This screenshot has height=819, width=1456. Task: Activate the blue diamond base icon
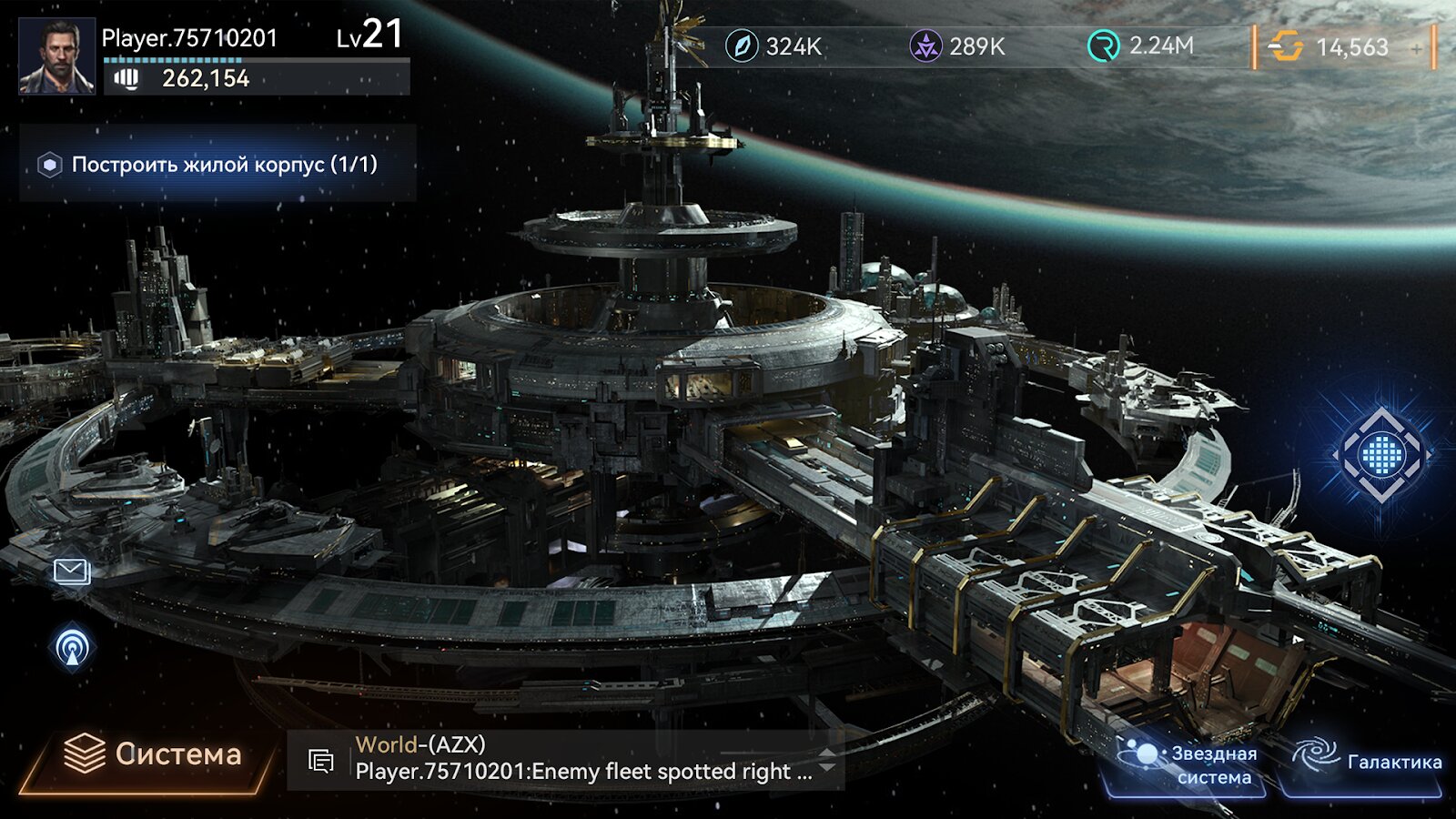(x=1381, y=454)
